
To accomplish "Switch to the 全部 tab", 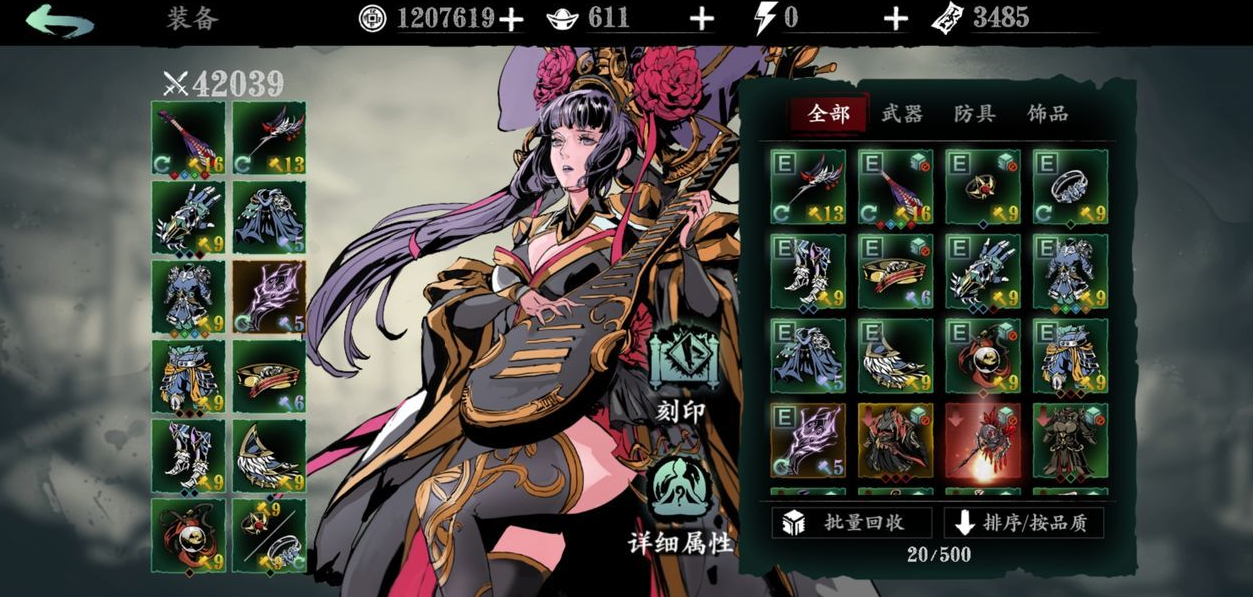I will 828,114.
